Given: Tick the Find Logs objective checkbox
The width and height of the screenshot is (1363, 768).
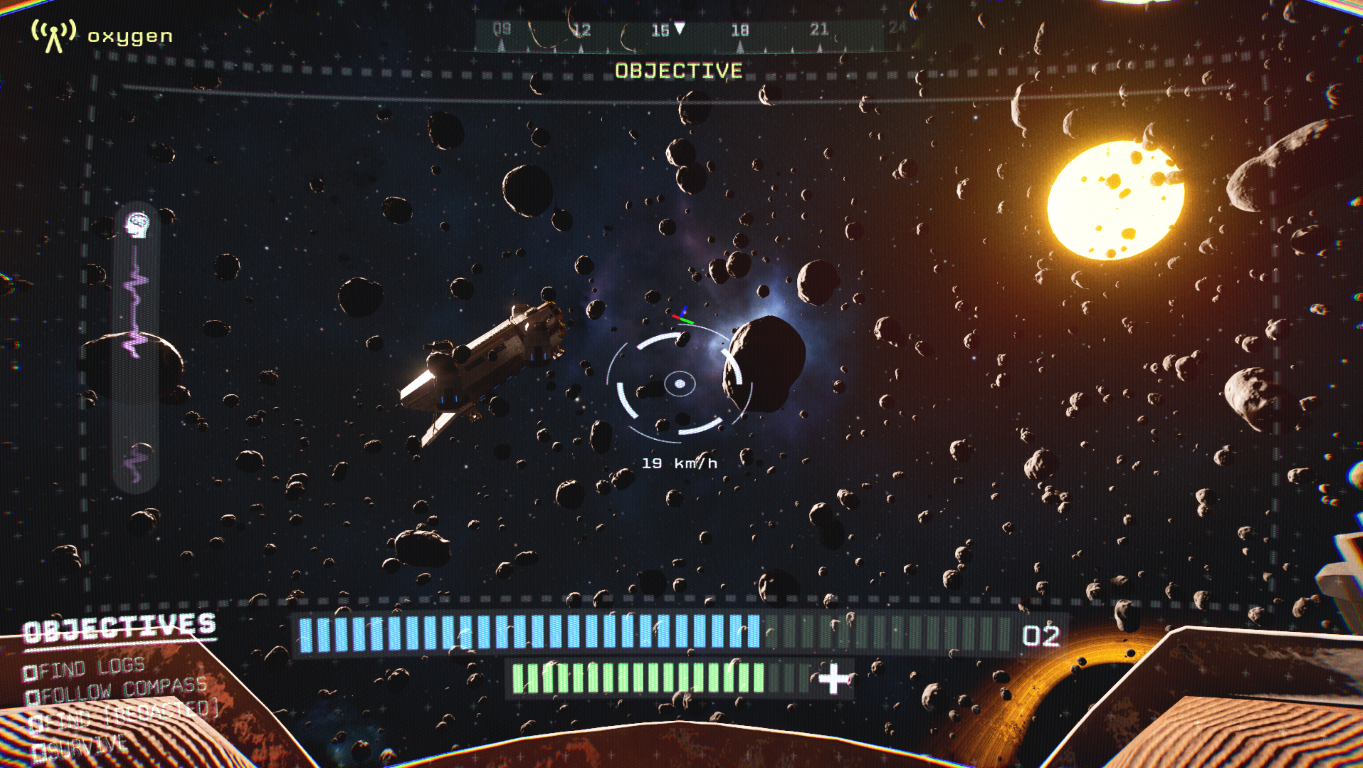Looking at the screenshot, I should coord(32,673).
